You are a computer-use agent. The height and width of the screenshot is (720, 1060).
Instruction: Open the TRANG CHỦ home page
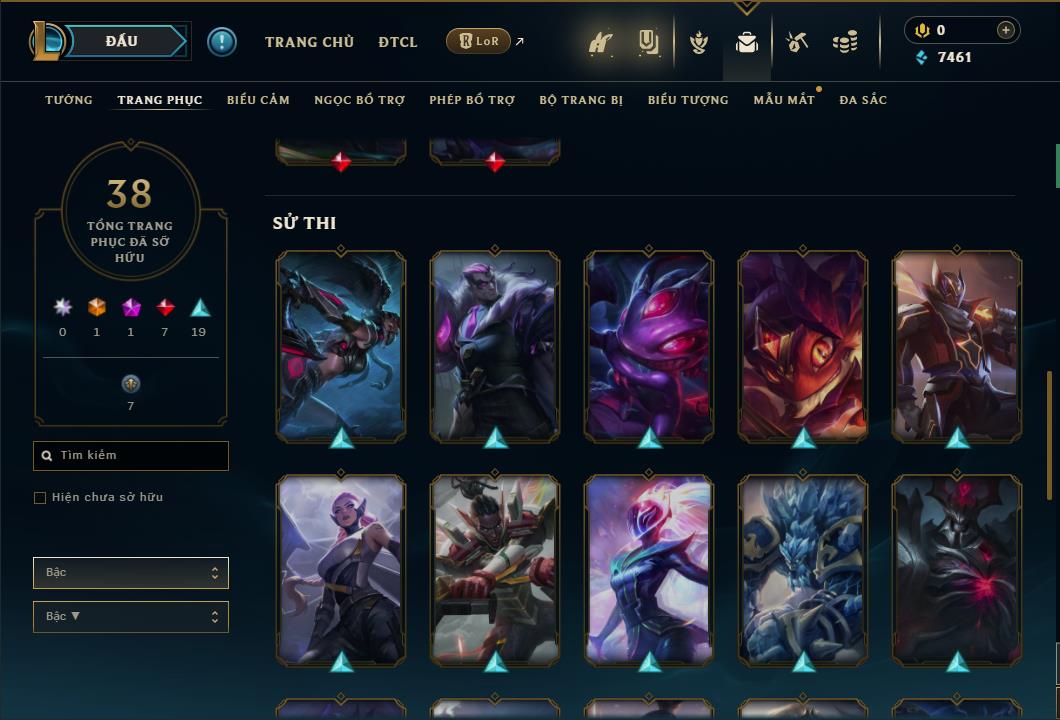tap(309, 42)
